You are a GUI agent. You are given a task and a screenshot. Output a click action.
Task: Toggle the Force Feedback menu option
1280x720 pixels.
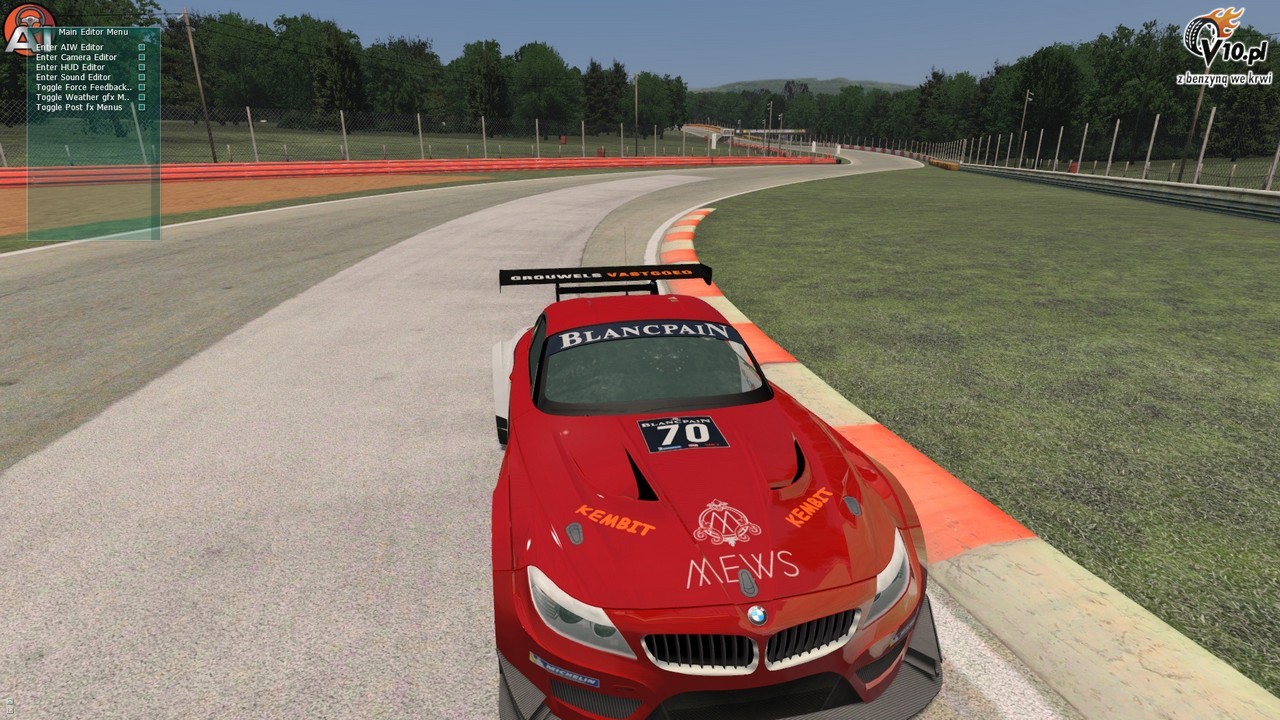tap(84, 87)
